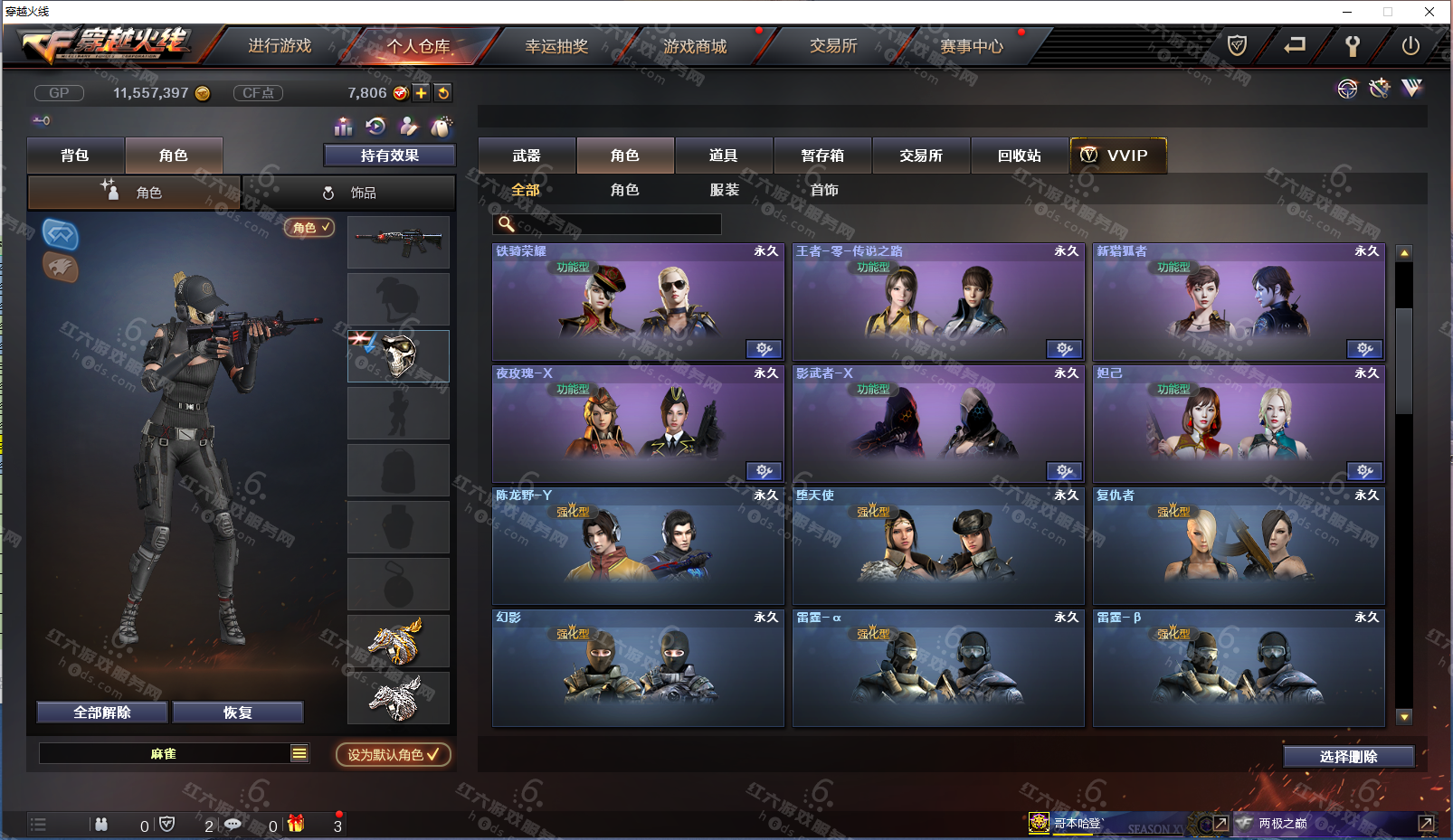Open the 游戏商城 game shop
The width and height of the screenshot is (1453, 840).
pyautogui.click(x=695, y=46)
